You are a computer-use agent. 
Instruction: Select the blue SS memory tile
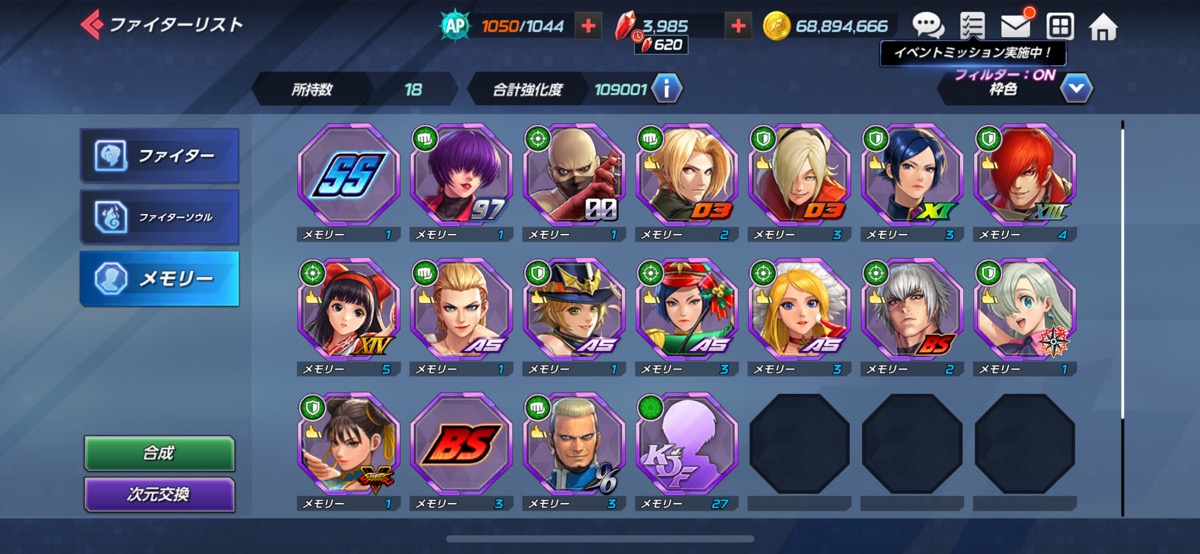click(x=348, y=176)
